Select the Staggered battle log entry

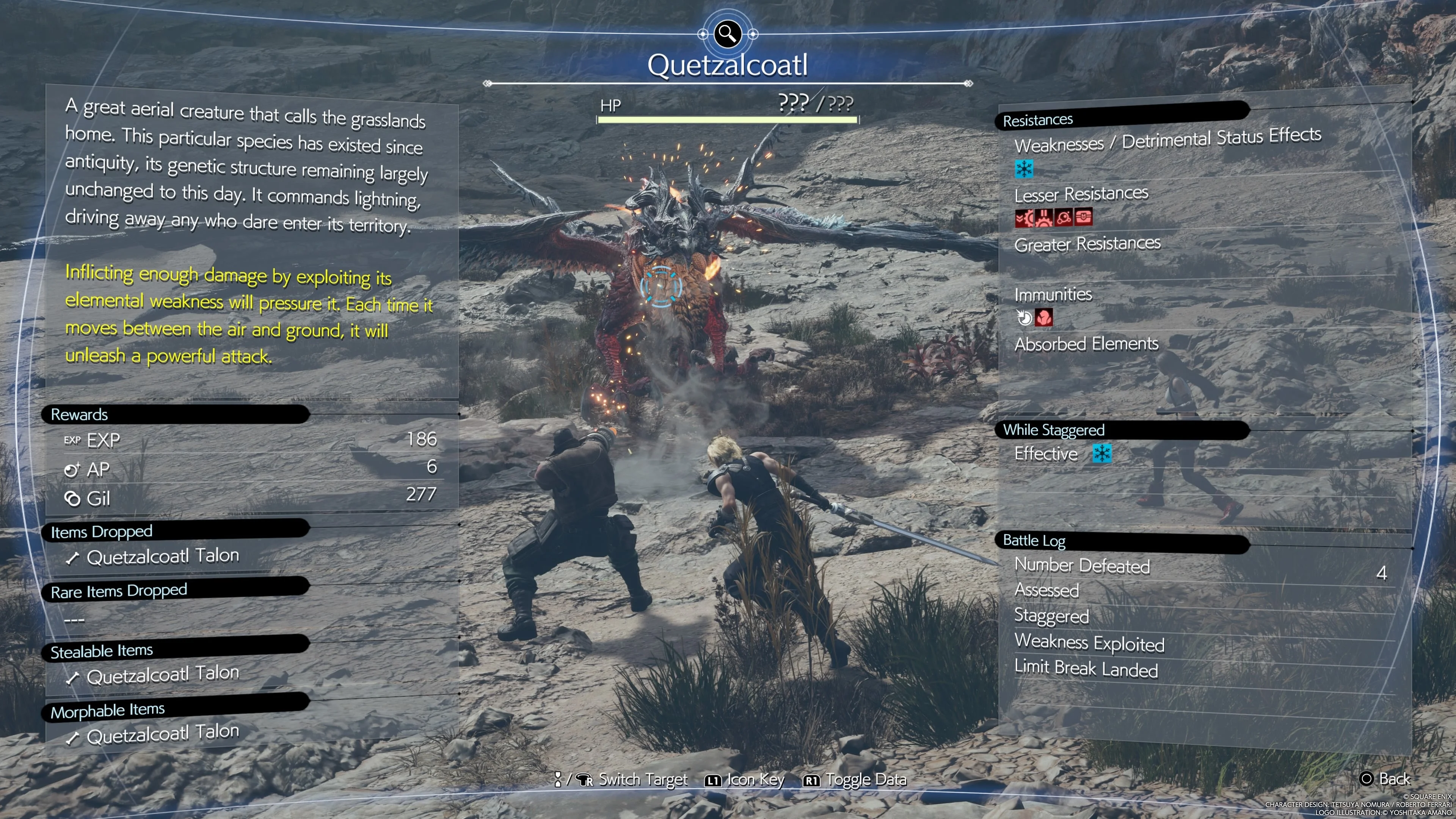pos(1051,616)
